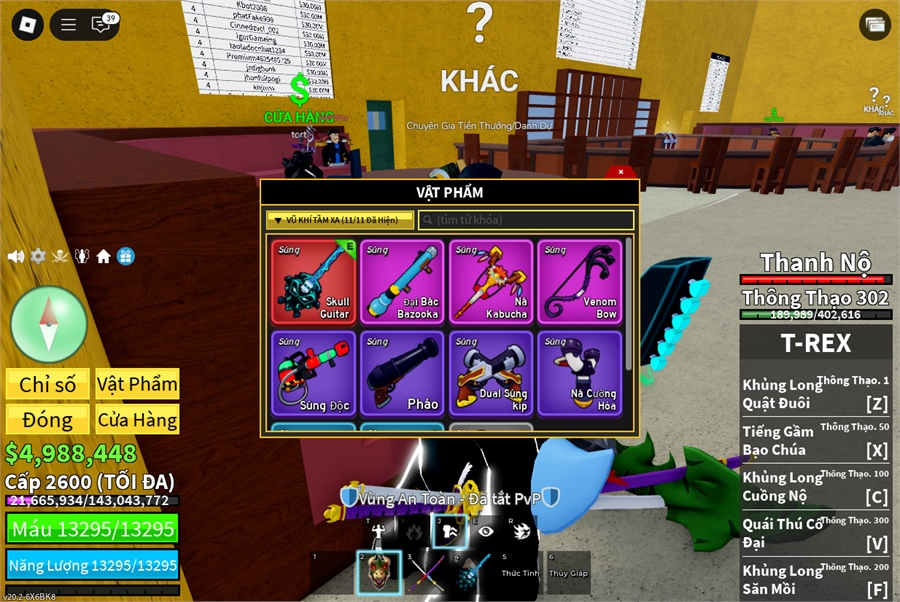This screenshot has height=602, width=900.
Task: Choose the Súng Độc gun
Action: tap(314, 373)
